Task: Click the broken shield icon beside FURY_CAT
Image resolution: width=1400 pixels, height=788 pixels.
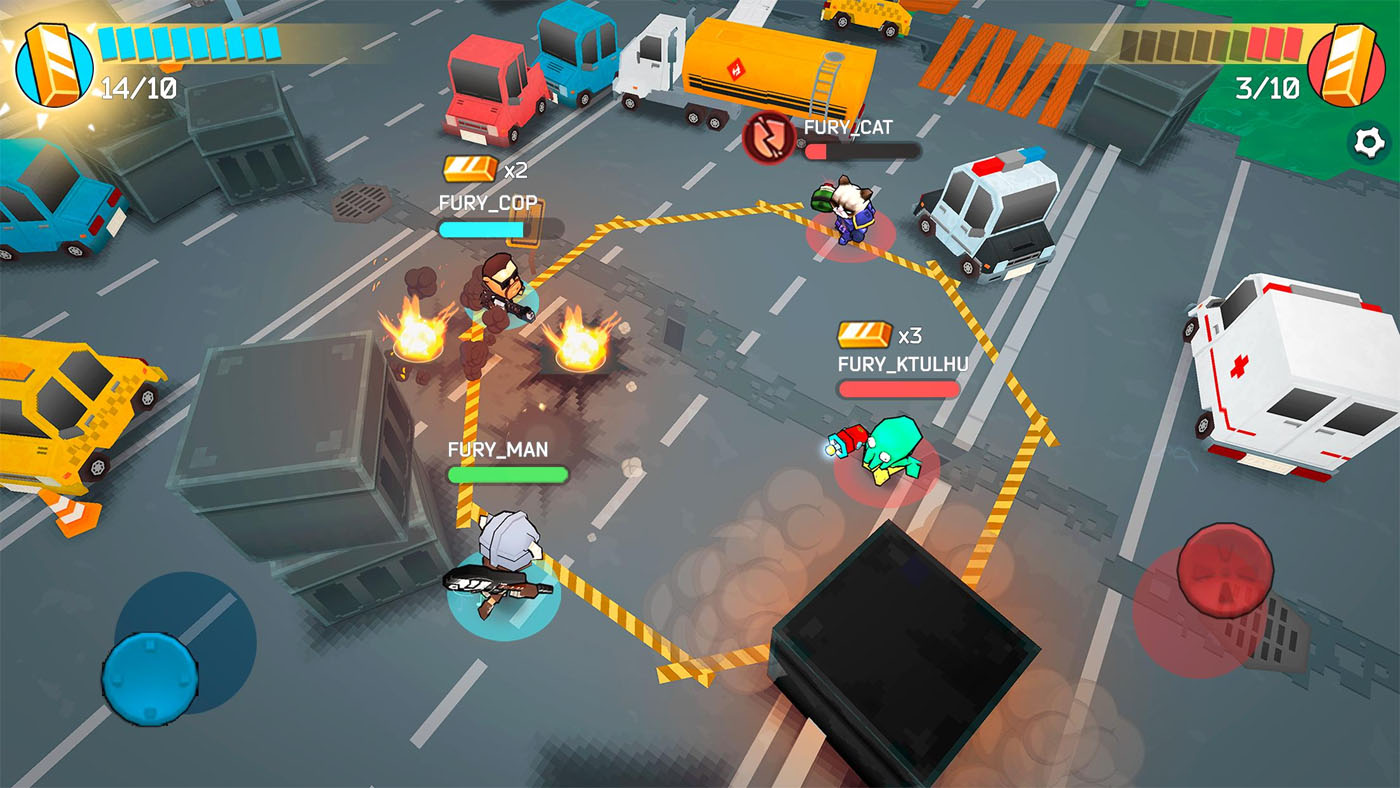Action: [768, 137]
